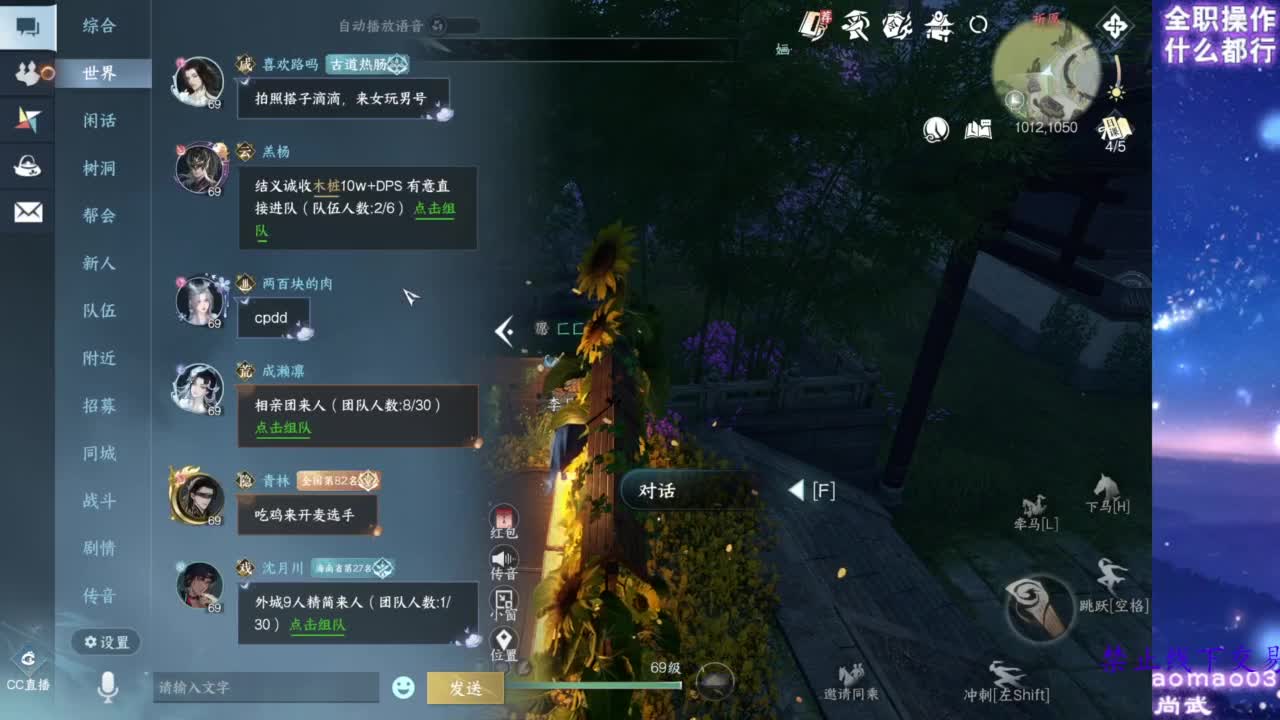Open the mail icon in the far-left sidebar
The height and width of the screenshot is (720, 1280).
[x=26, y=211]
